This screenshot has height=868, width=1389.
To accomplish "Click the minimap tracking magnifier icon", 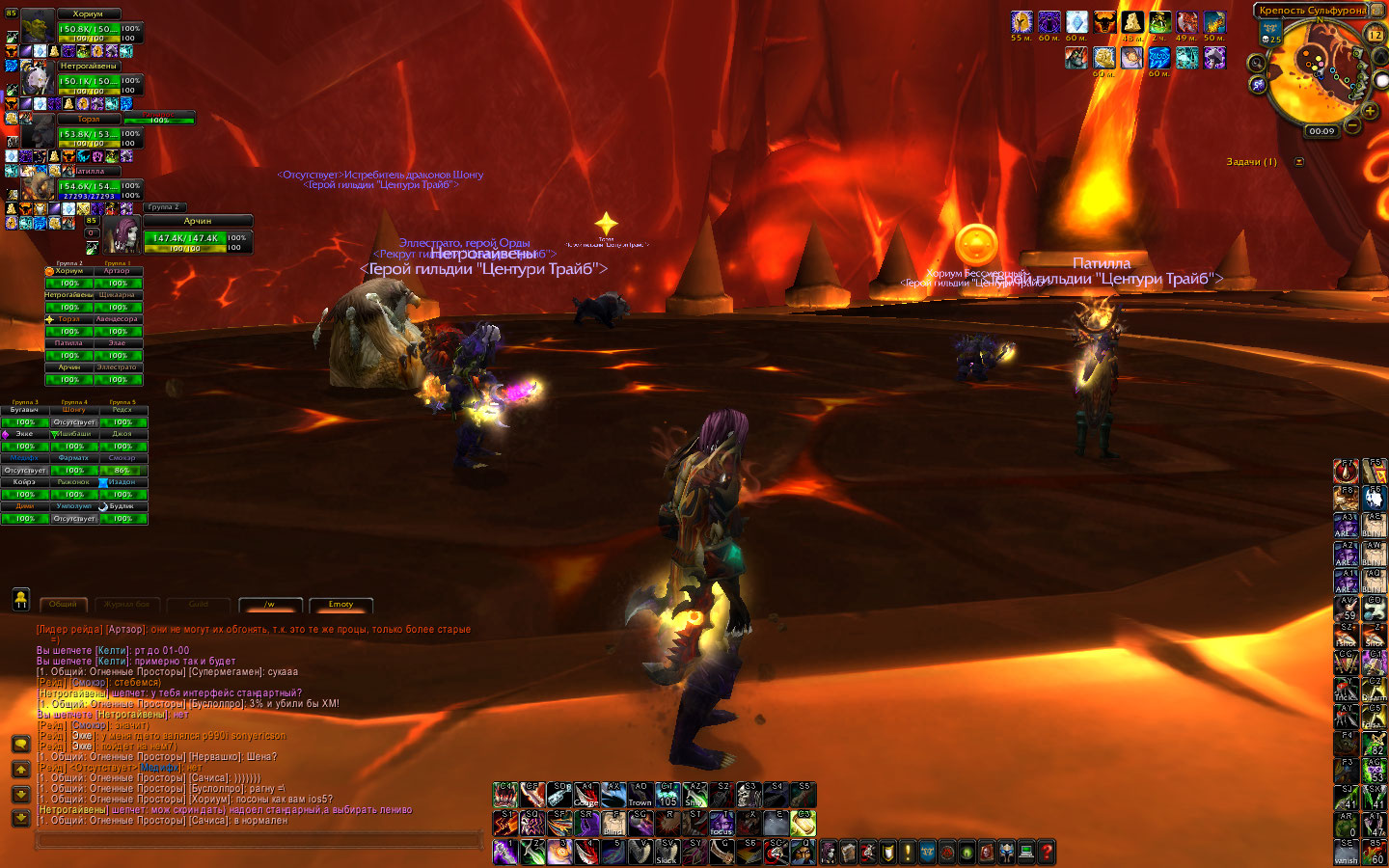I will pos(1257,63).
